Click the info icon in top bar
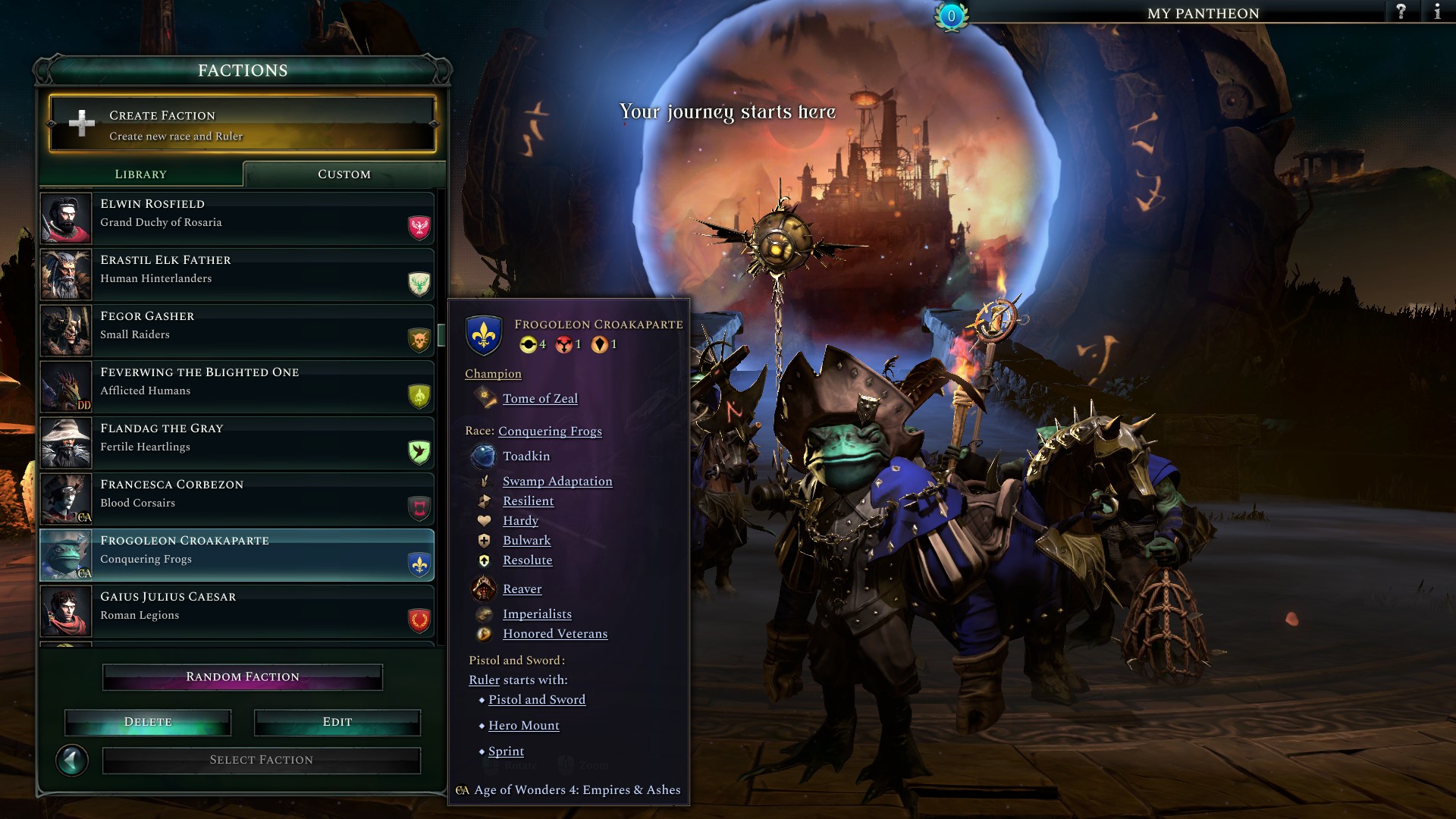The width and height of the screenshot is (1456, 819). point(1438,12)
